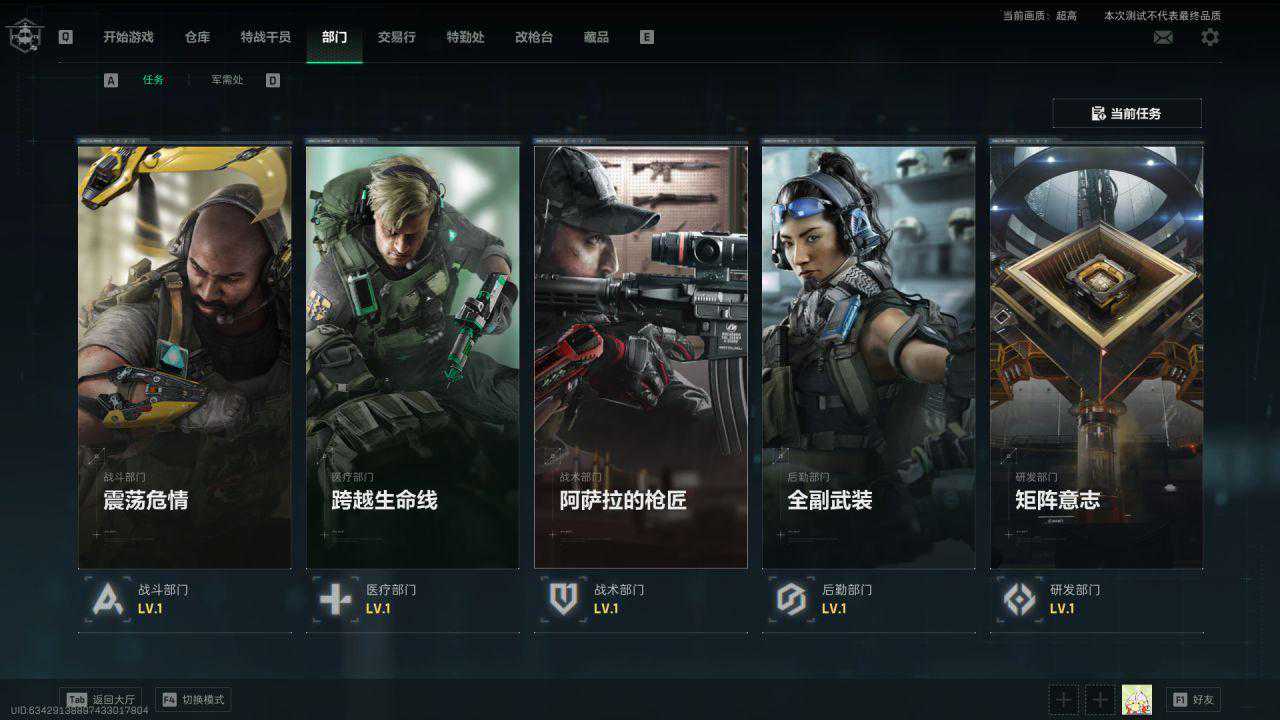Open the 改枪台 tab

click(x=534, y=37)
